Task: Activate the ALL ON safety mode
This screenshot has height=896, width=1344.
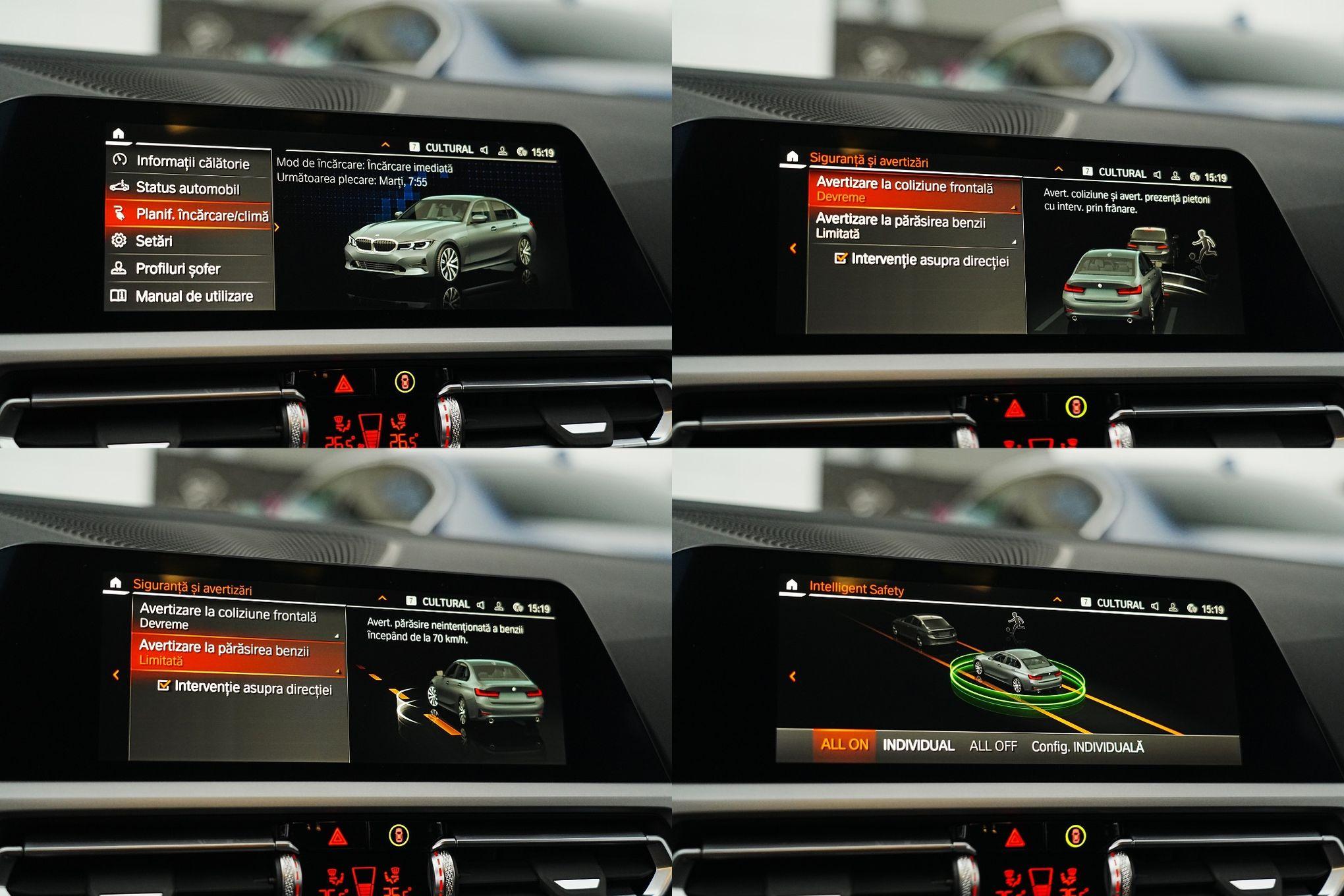Action: (x=844, y=745)
